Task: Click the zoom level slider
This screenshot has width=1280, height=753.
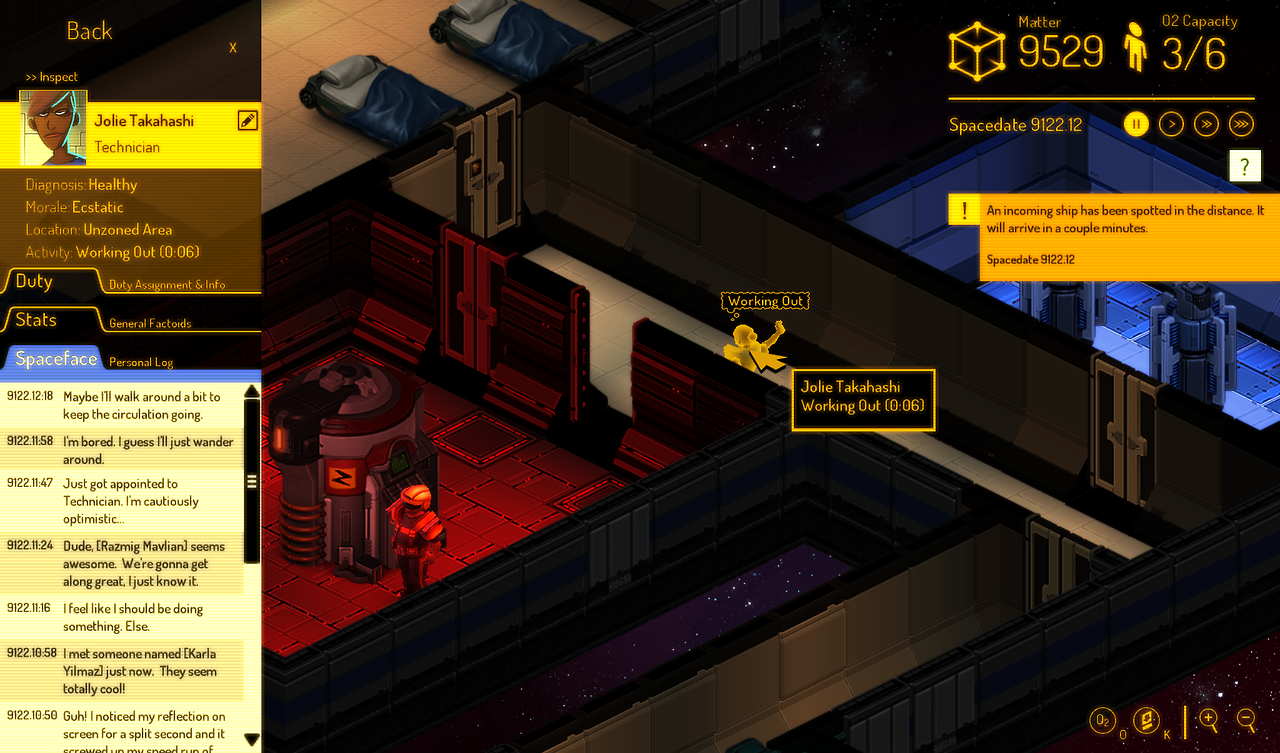Action: pos(1185,722)
